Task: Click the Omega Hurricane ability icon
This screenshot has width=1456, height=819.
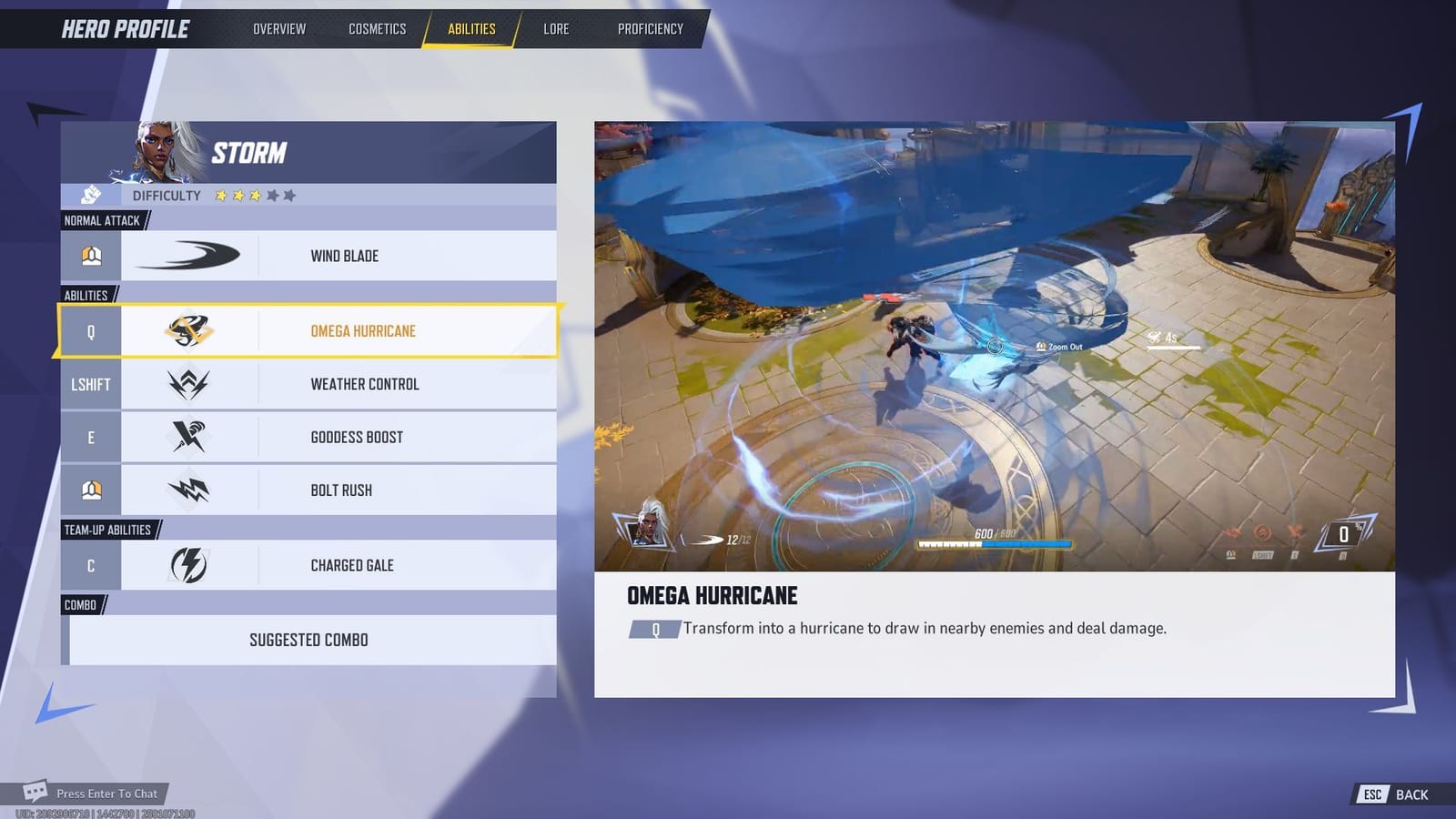Action: [x=190, y=330]
